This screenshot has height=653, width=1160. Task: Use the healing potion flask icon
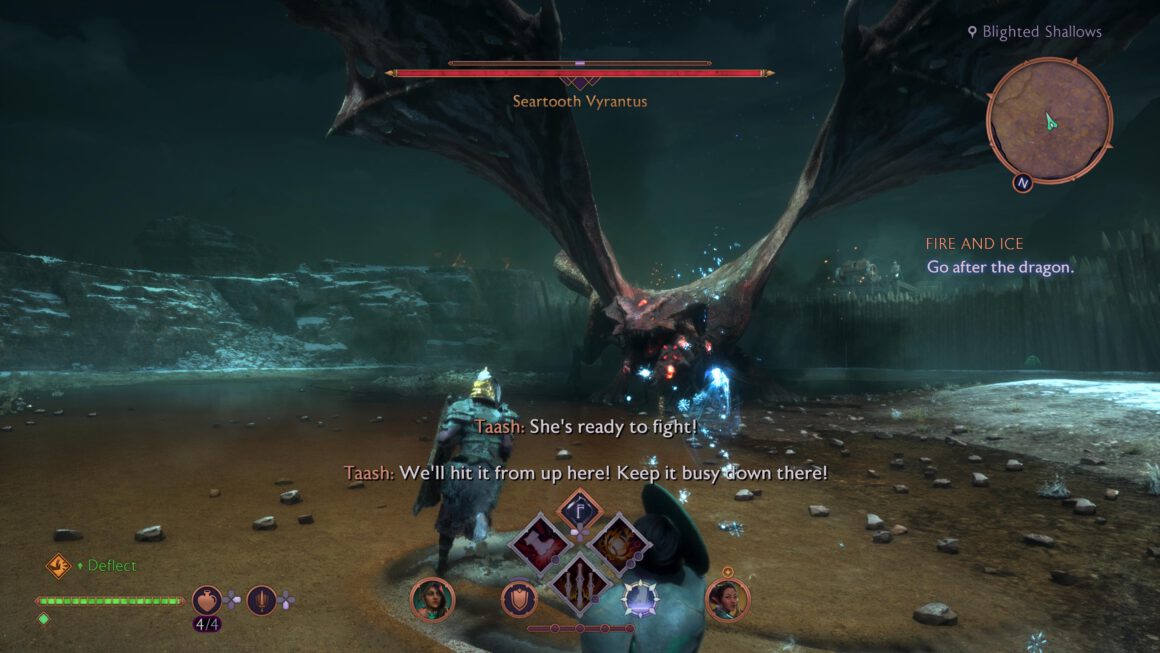click(x=207, y=600)
